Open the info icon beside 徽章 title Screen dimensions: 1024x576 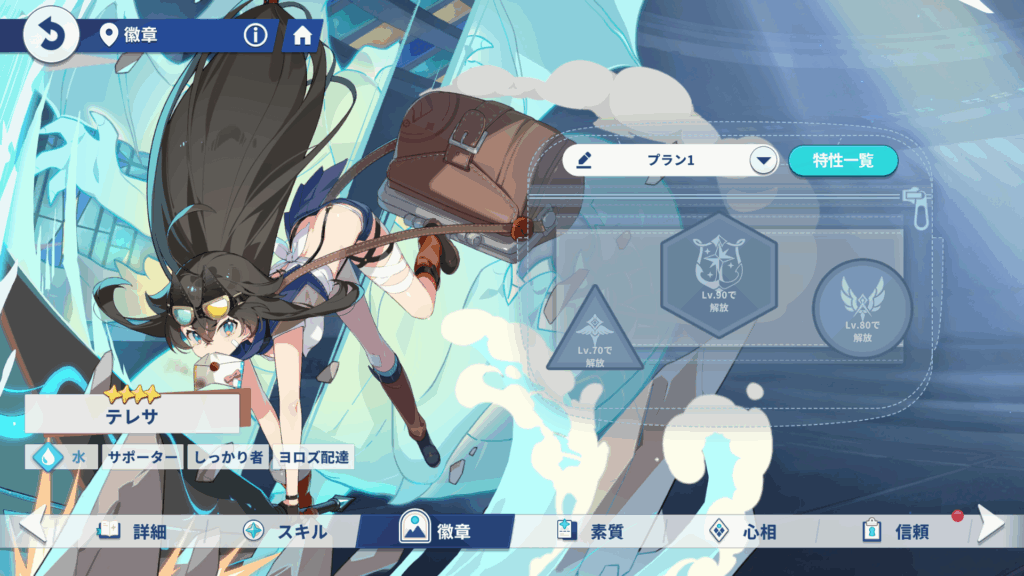[256, 36]
